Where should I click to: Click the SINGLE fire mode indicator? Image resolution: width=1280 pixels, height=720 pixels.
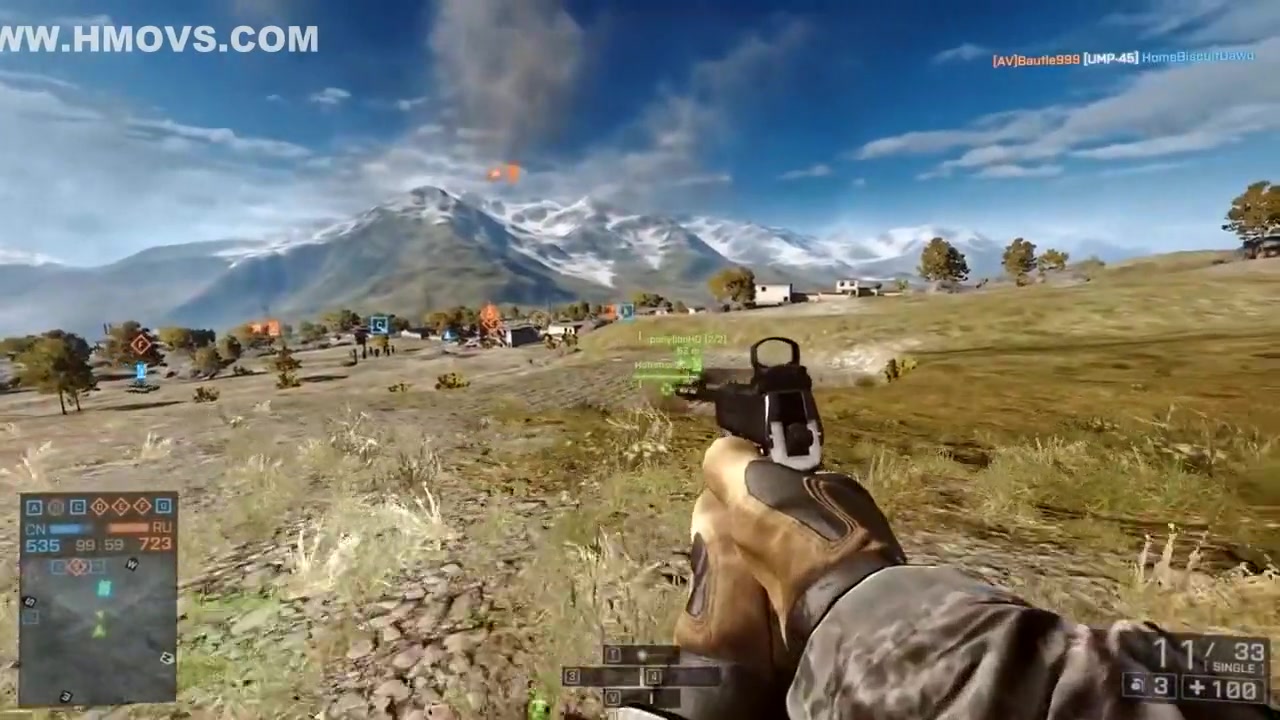point(1233,667)
